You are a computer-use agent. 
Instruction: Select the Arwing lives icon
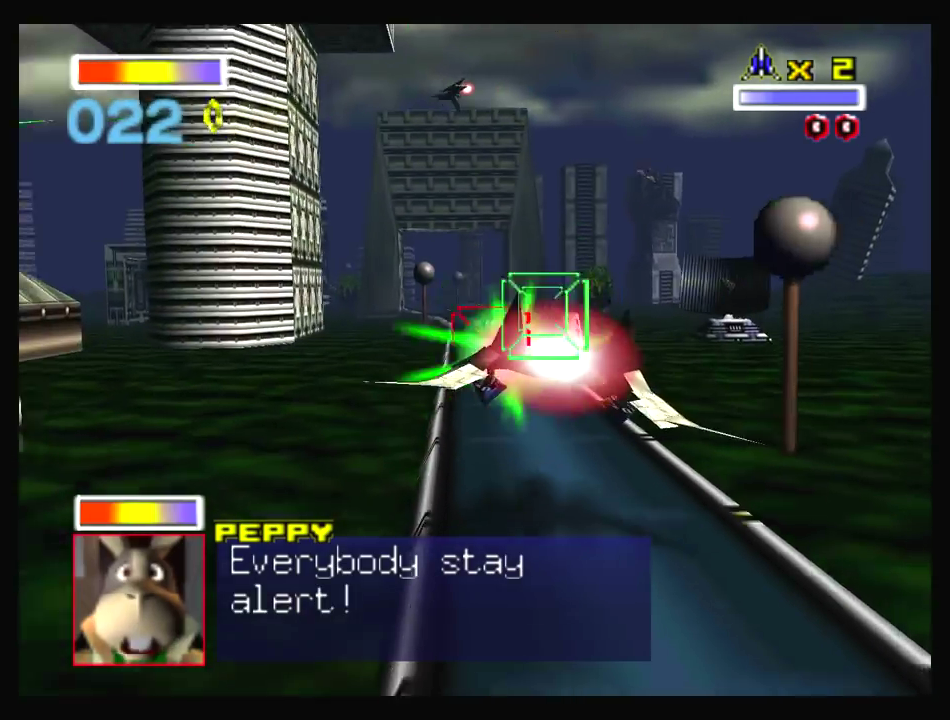click(760, 65)
